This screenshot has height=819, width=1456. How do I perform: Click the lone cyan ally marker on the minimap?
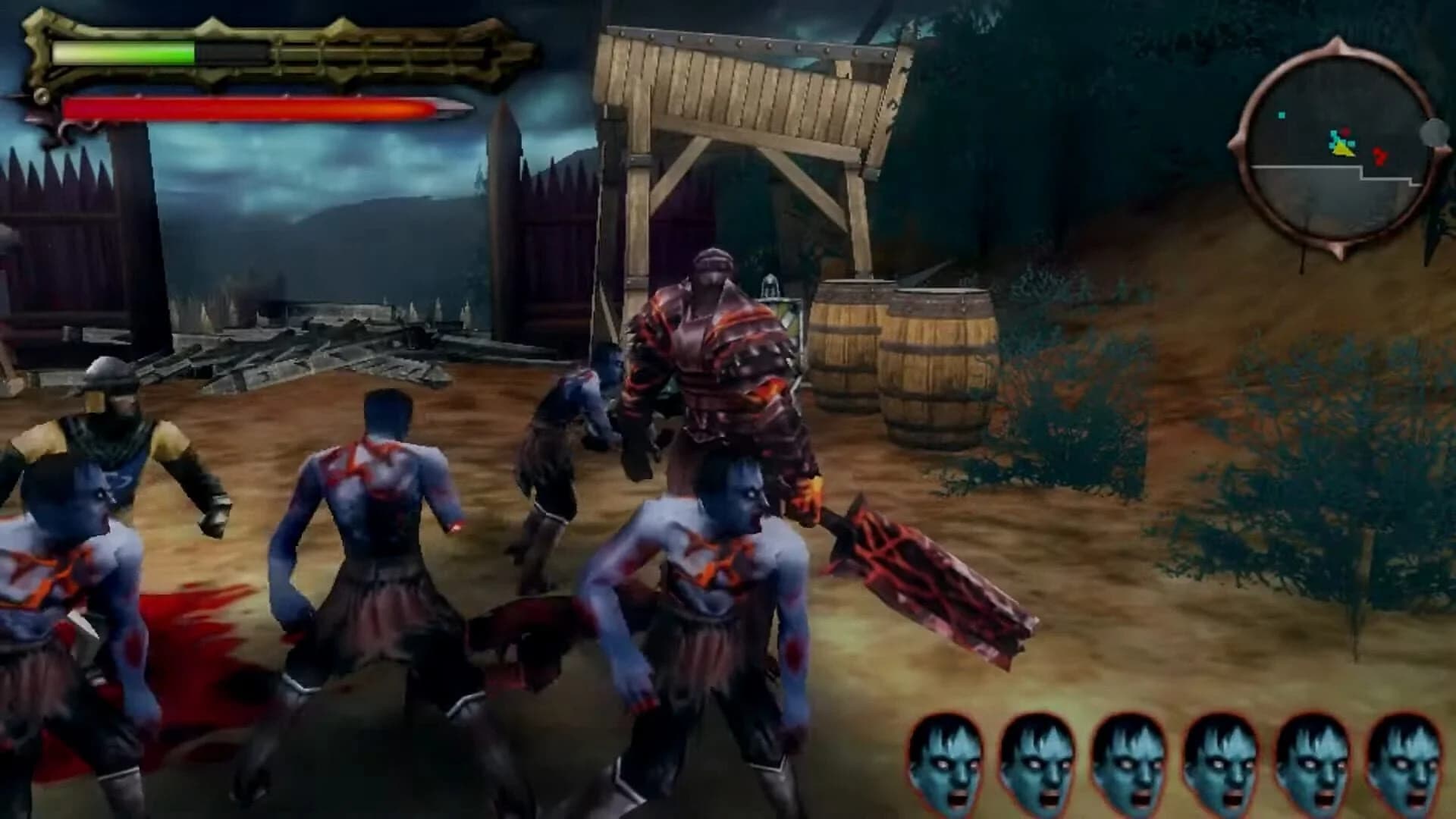pos(1282,115)
